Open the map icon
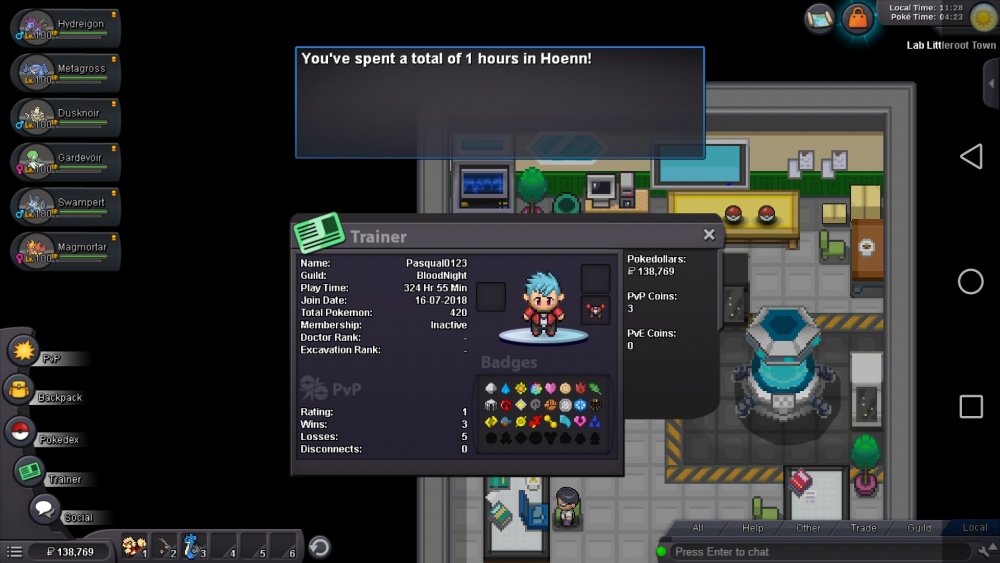This screenshot has width=1000, height=563. pyautogui.click(x=820, y=18)
